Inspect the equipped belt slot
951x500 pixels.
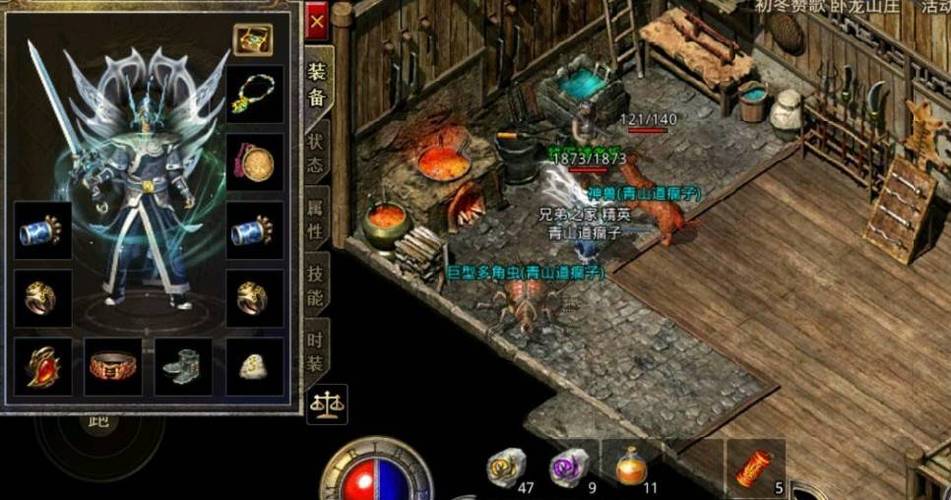(112, 366)
